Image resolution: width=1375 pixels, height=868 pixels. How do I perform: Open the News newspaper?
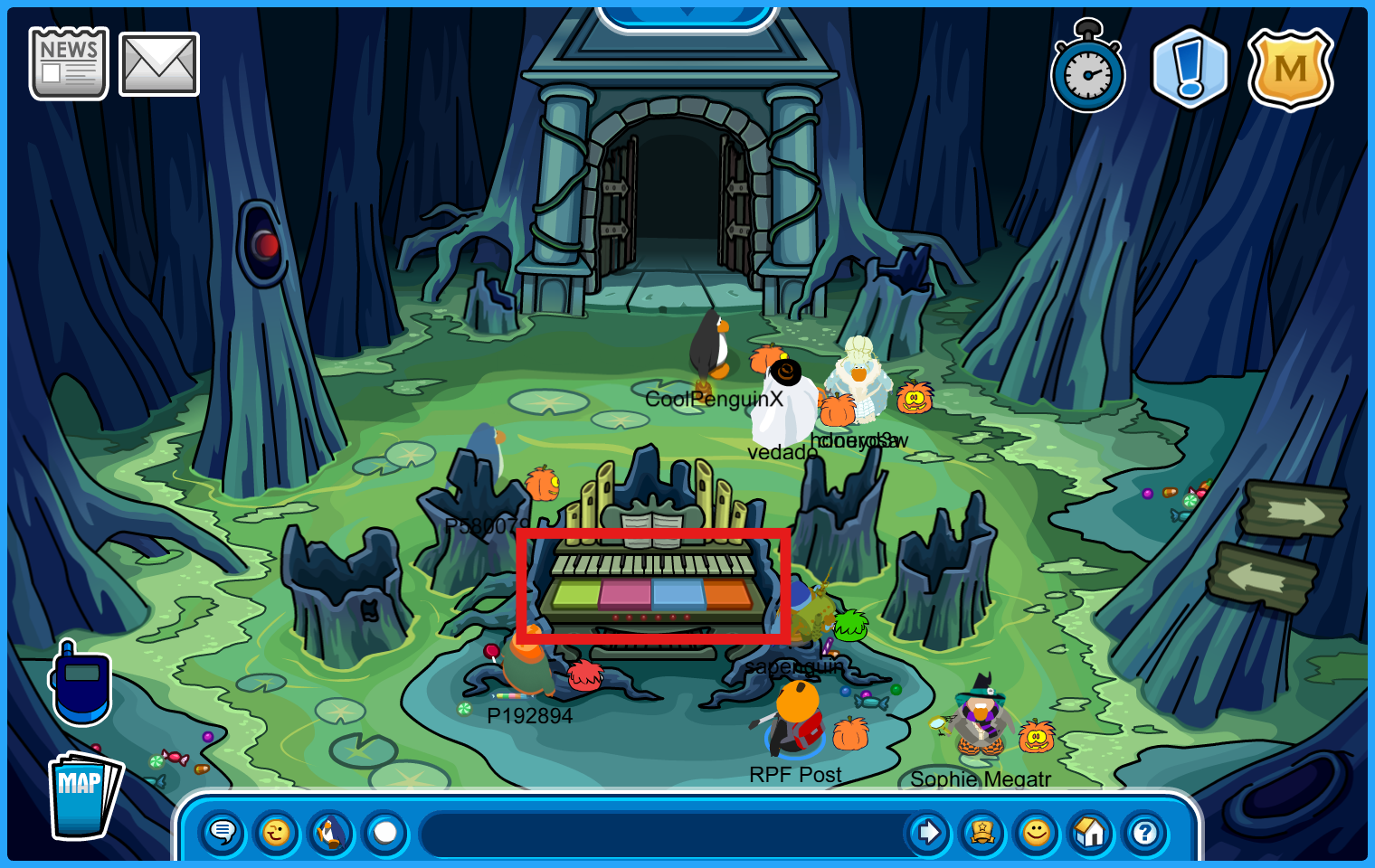69,63
